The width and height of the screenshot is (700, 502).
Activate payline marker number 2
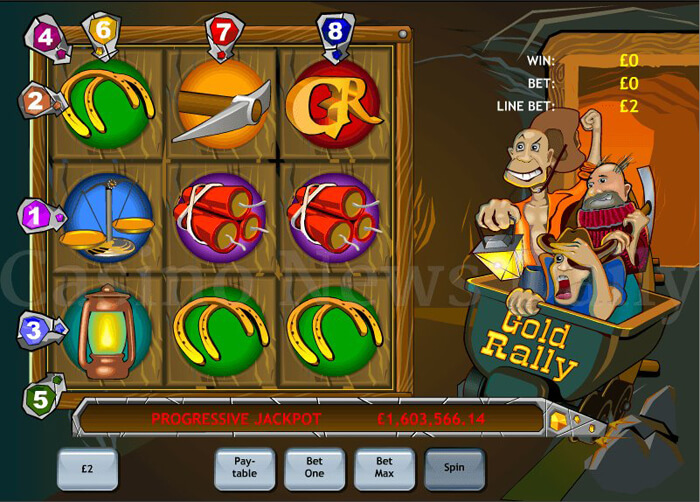[x=35, y=101]
